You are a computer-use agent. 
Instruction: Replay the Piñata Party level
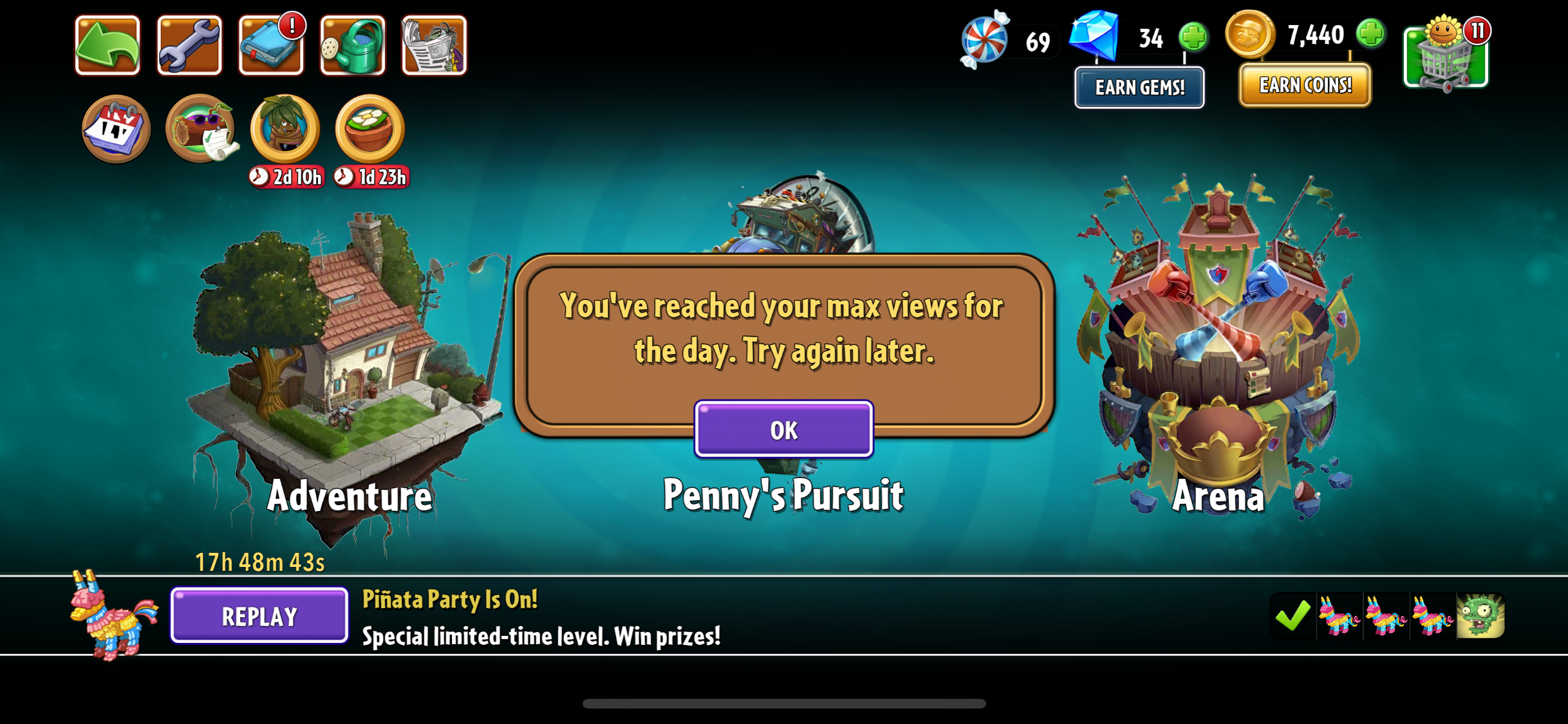click(259, 616)
